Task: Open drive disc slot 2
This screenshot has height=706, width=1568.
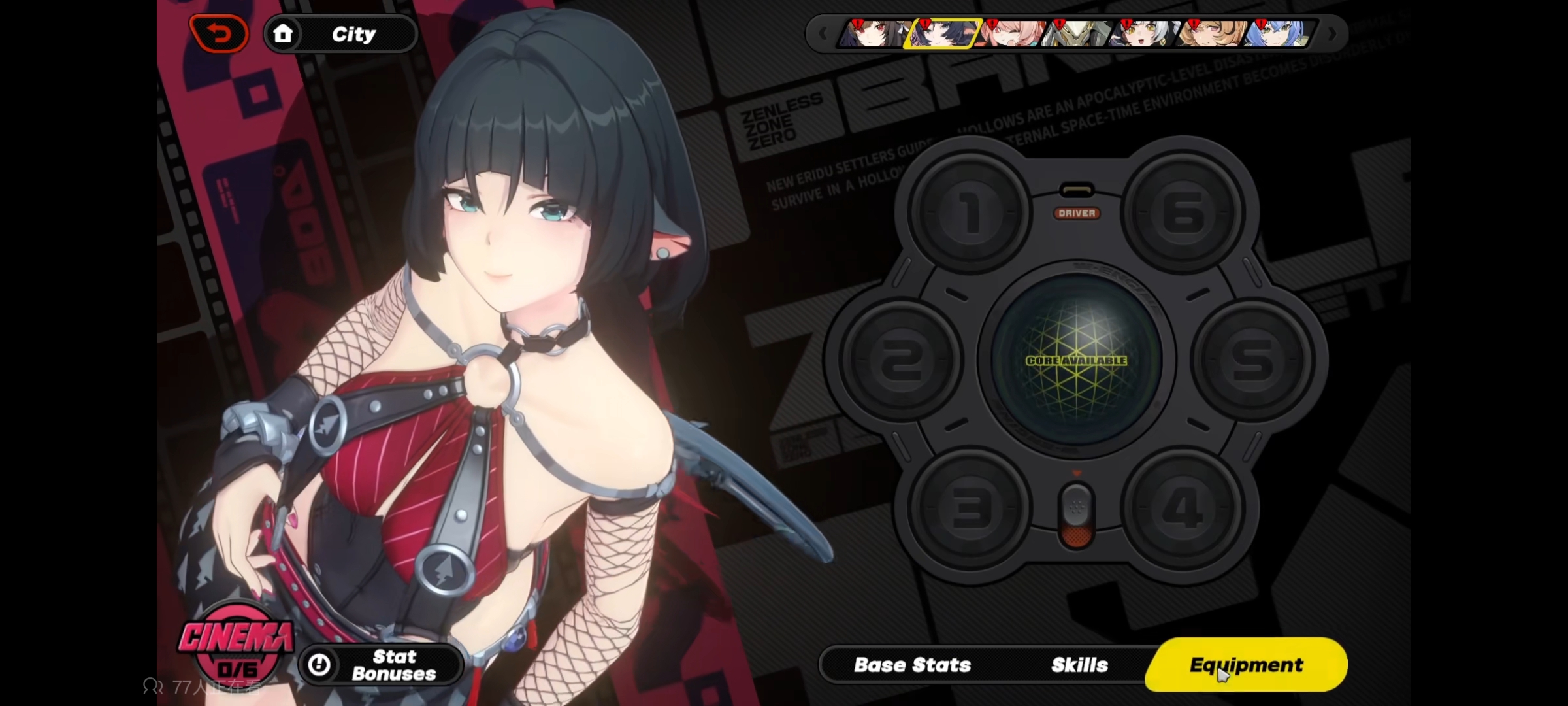Action: pos(901,360)
